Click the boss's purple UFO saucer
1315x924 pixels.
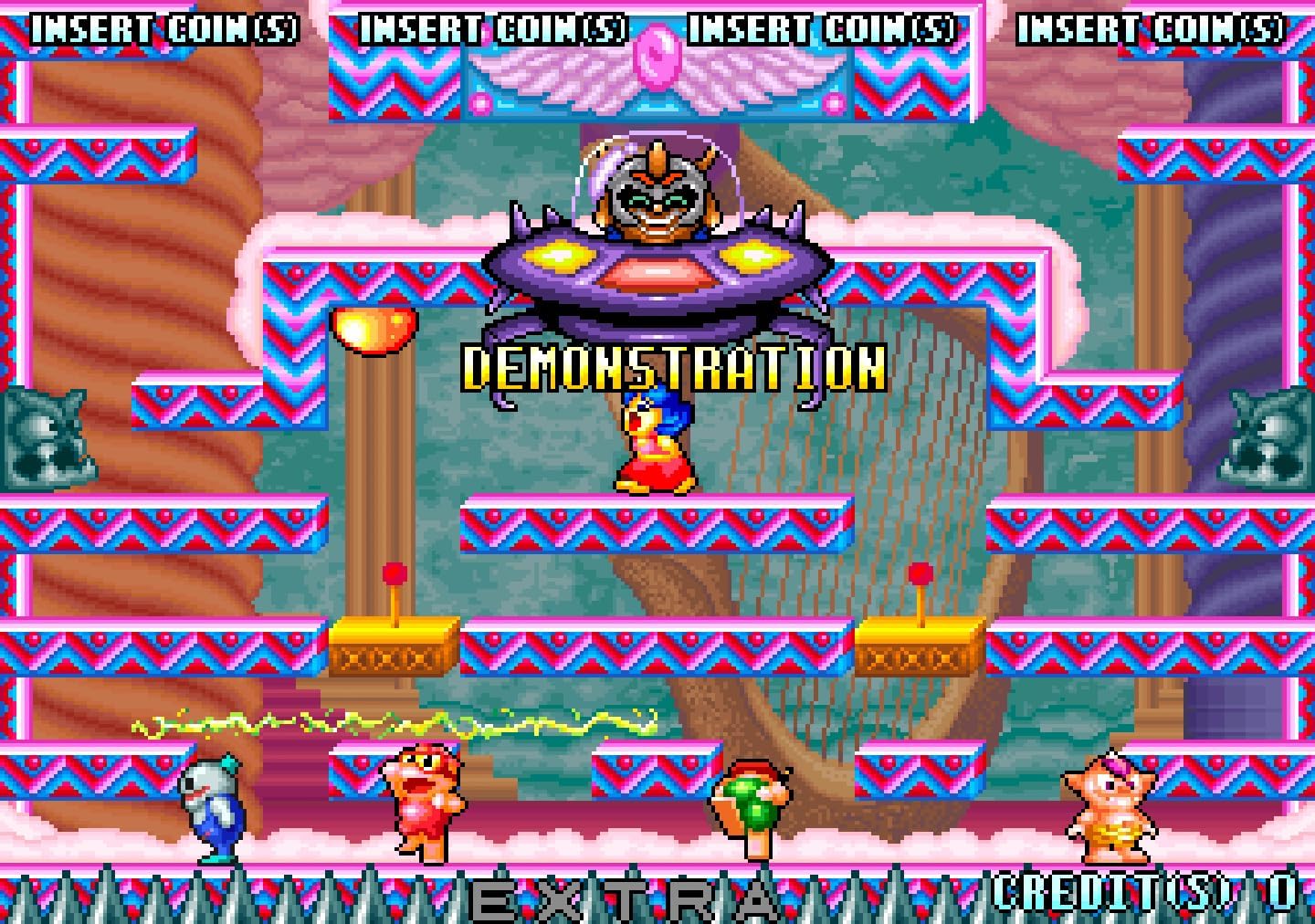653,274
